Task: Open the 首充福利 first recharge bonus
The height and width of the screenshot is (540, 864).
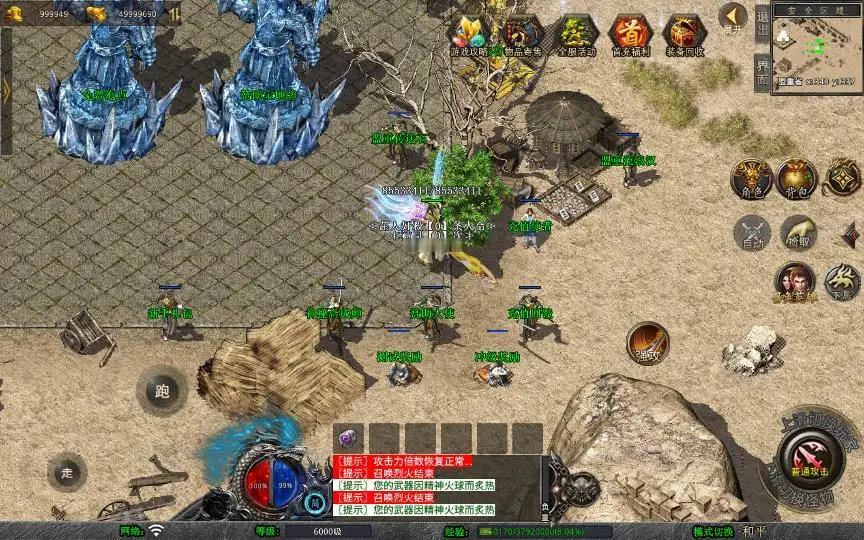Action: [x=629, y=35]
